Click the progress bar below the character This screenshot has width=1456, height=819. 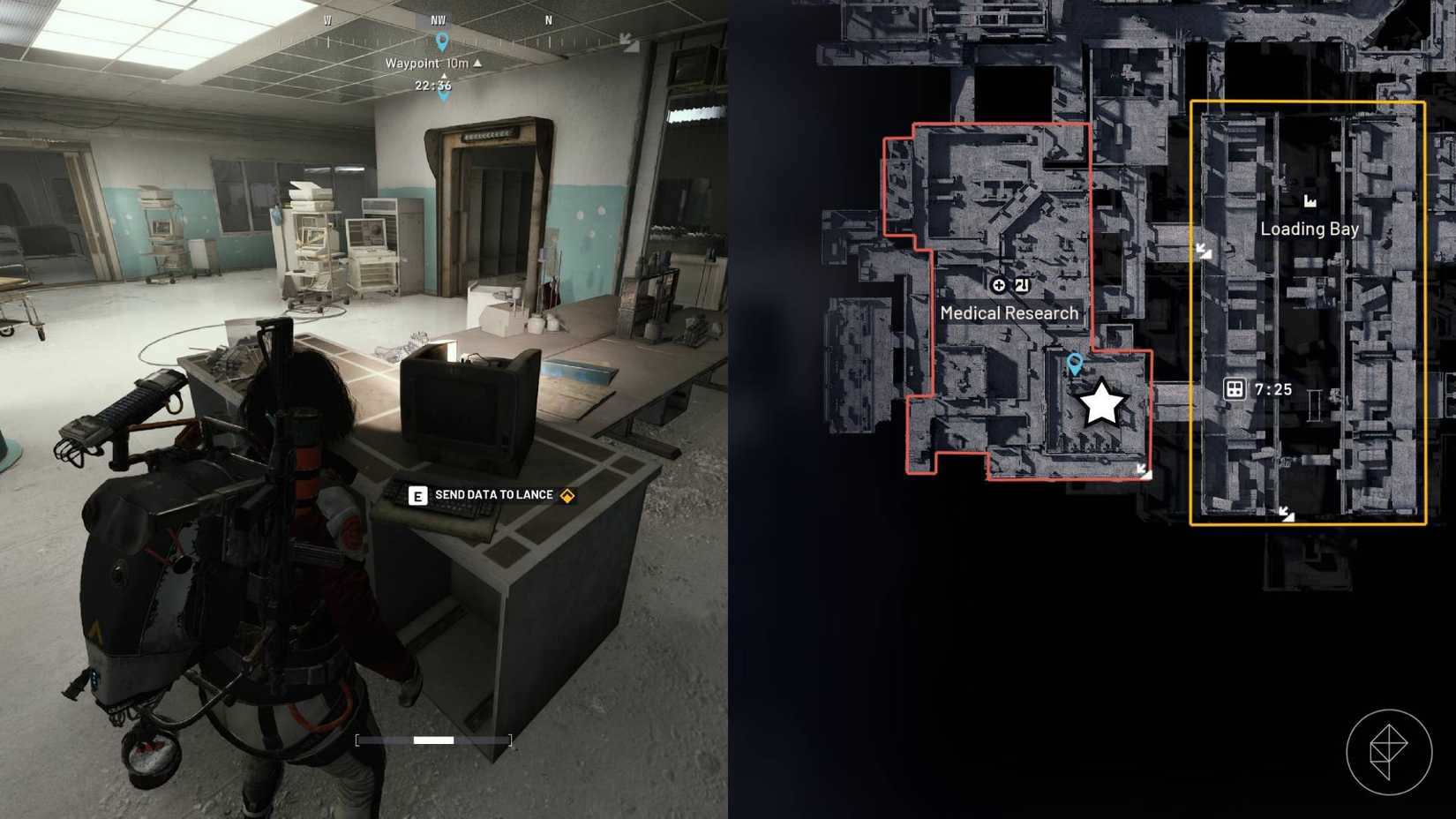(x=432, y=740)
